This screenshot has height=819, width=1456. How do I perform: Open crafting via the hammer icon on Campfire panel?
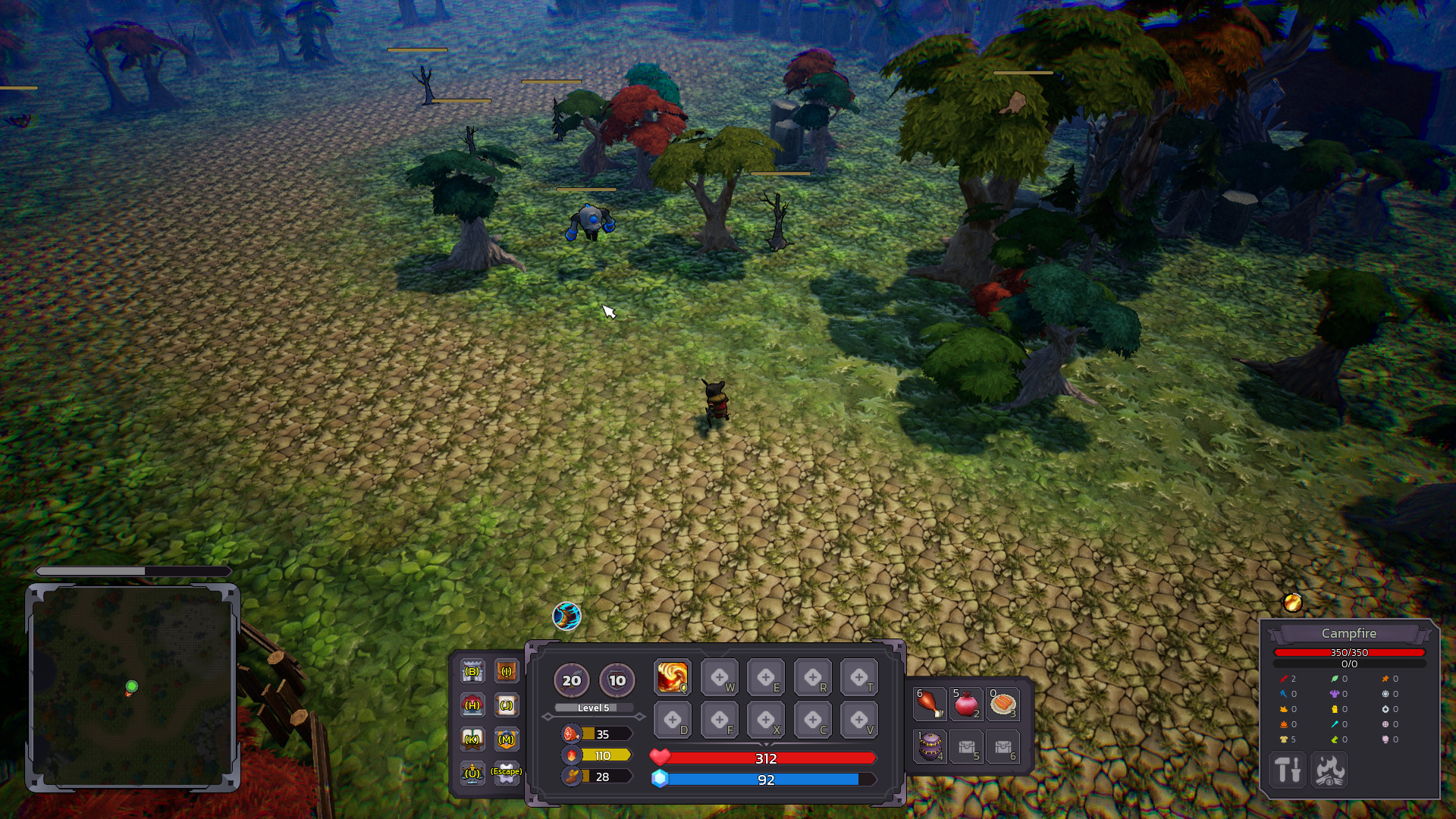point(1287,770)
